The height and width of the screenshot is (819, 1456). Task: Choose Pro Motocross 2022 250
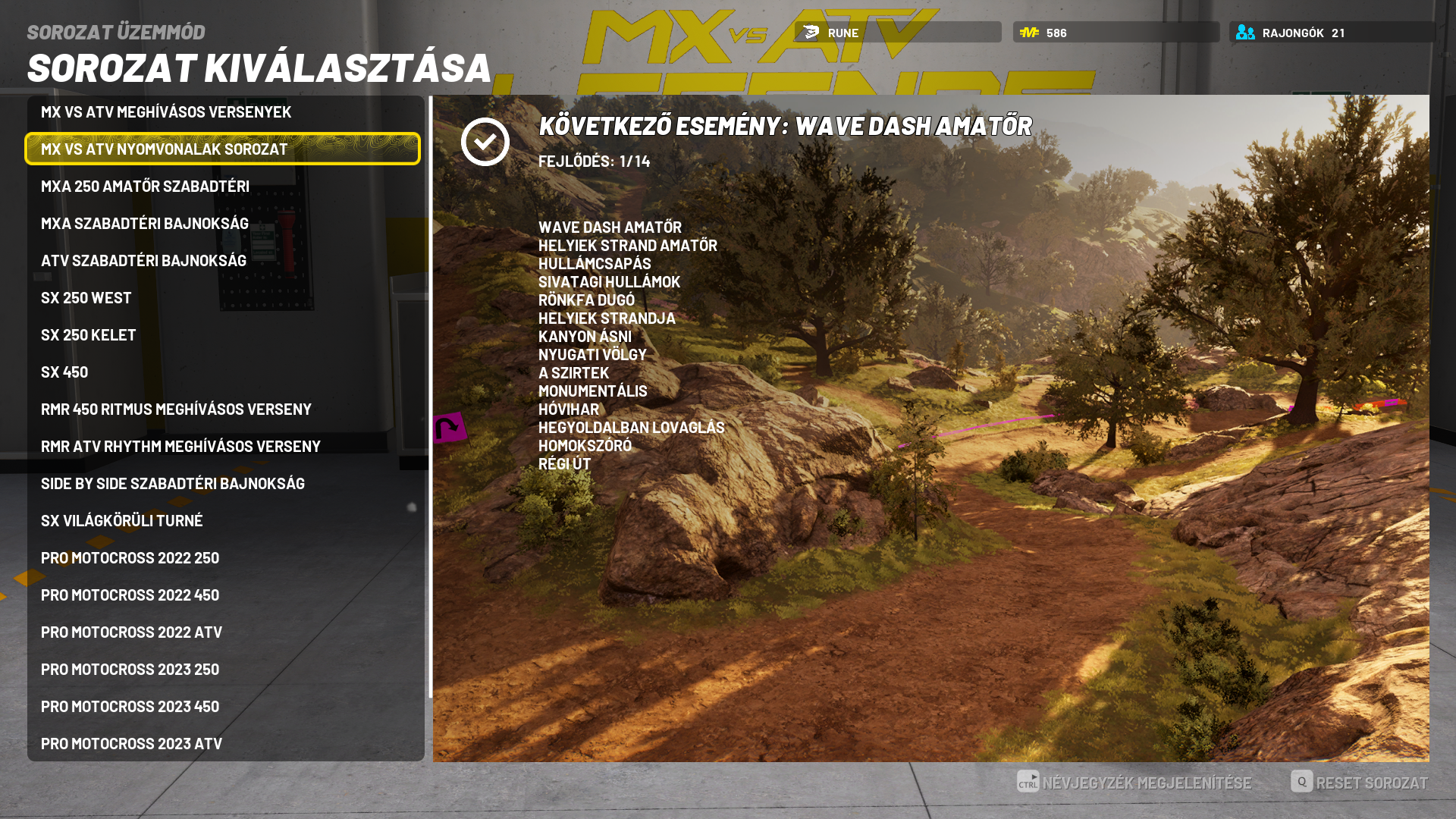coord(130,558)
